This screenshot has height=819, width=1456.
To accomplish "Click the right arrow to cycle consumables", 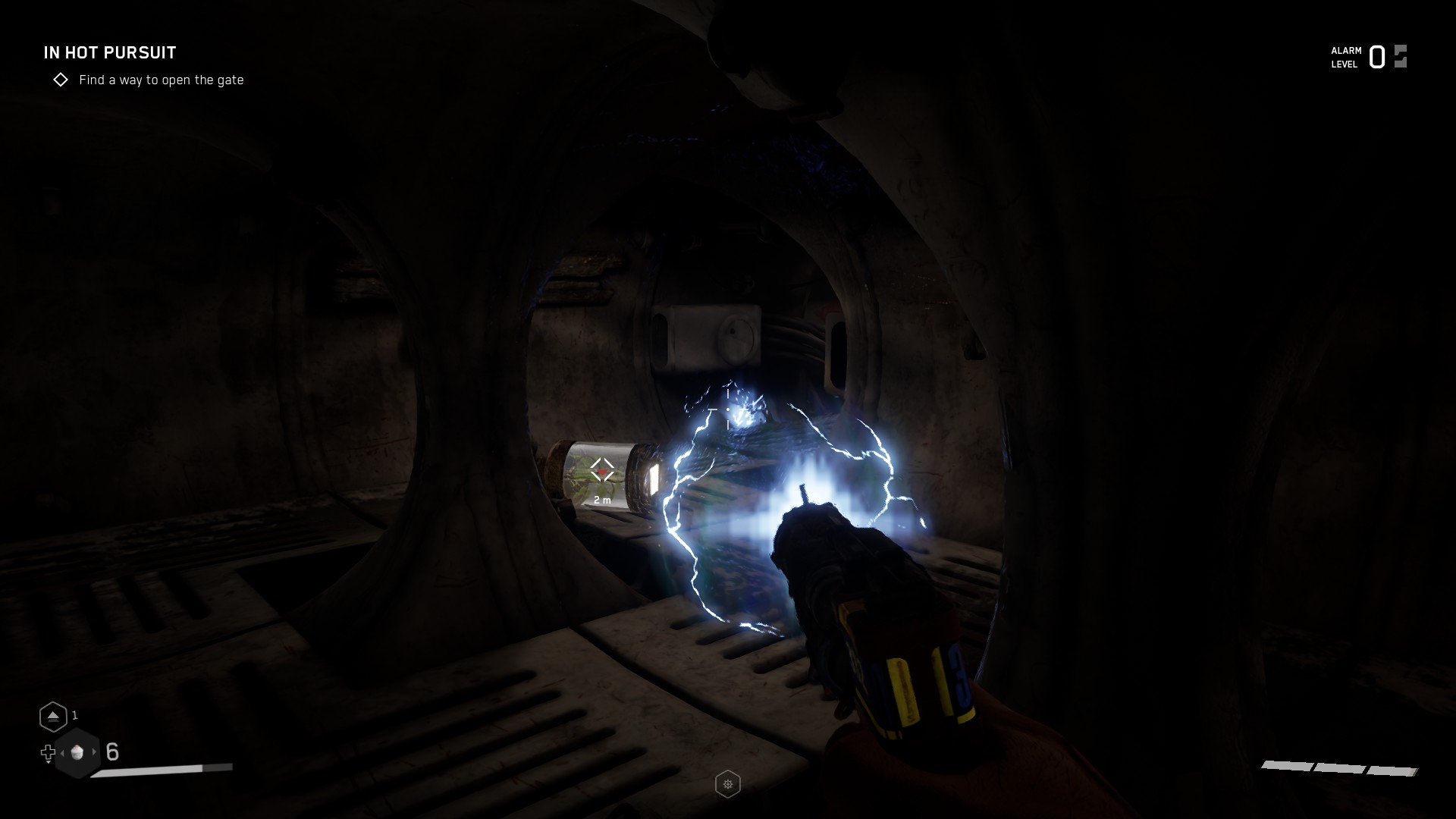I will pyautogui.click(x=95, y=752).
